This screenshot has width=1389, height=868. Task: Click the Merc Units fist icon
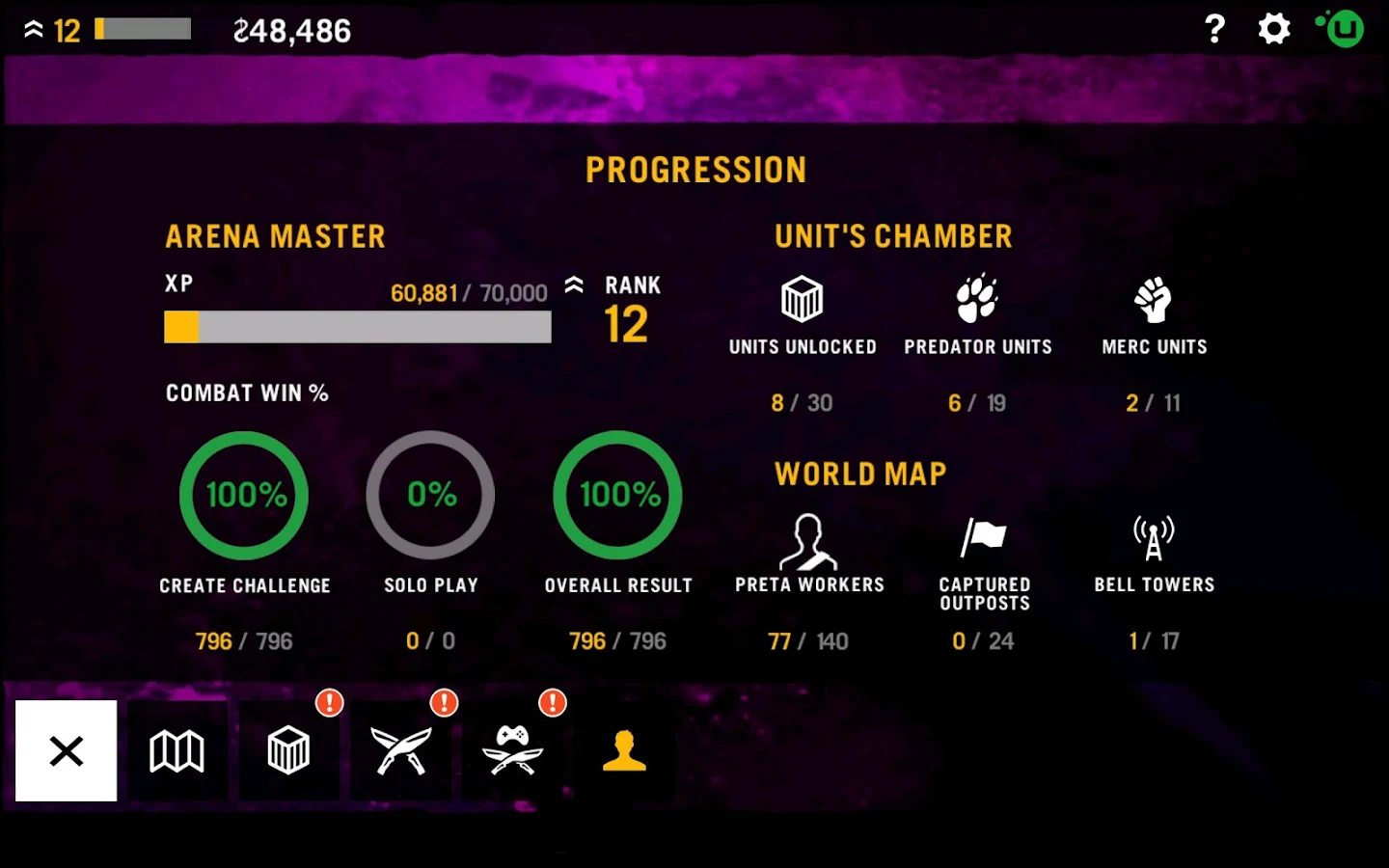(1154, 299)
